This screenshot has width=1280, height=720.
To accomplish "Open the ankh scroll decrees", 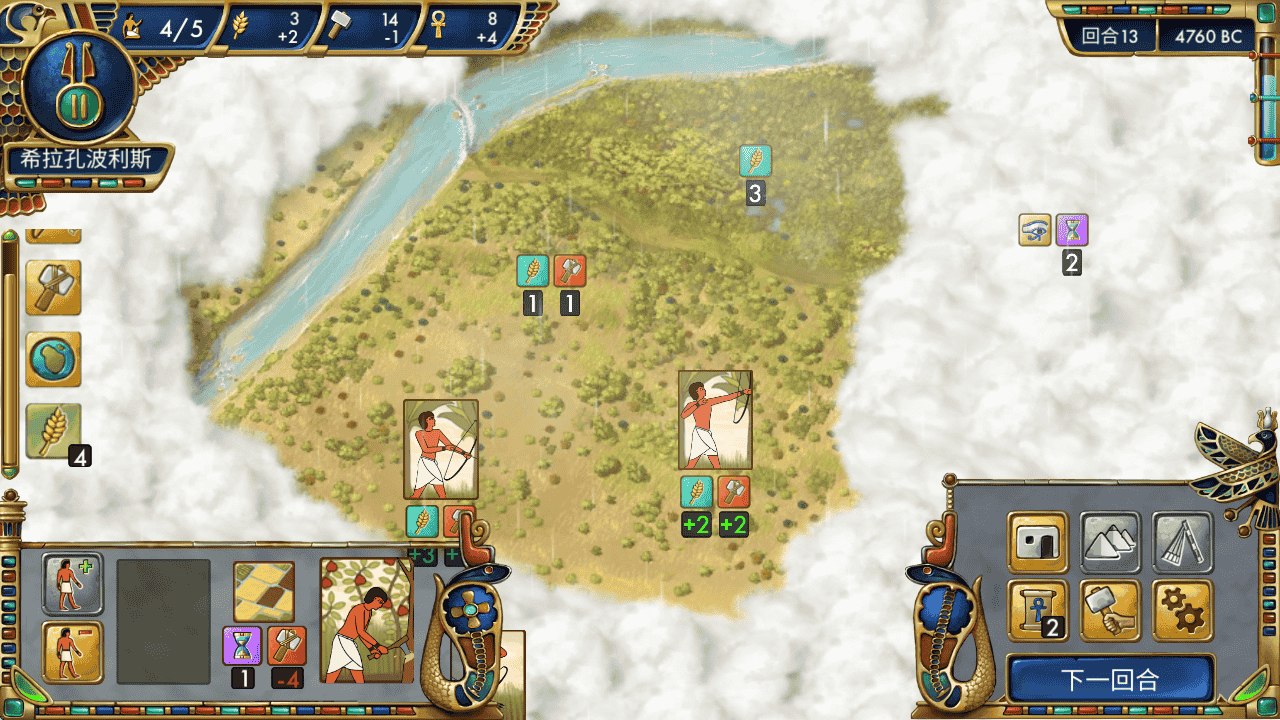I will (1037, 609).
